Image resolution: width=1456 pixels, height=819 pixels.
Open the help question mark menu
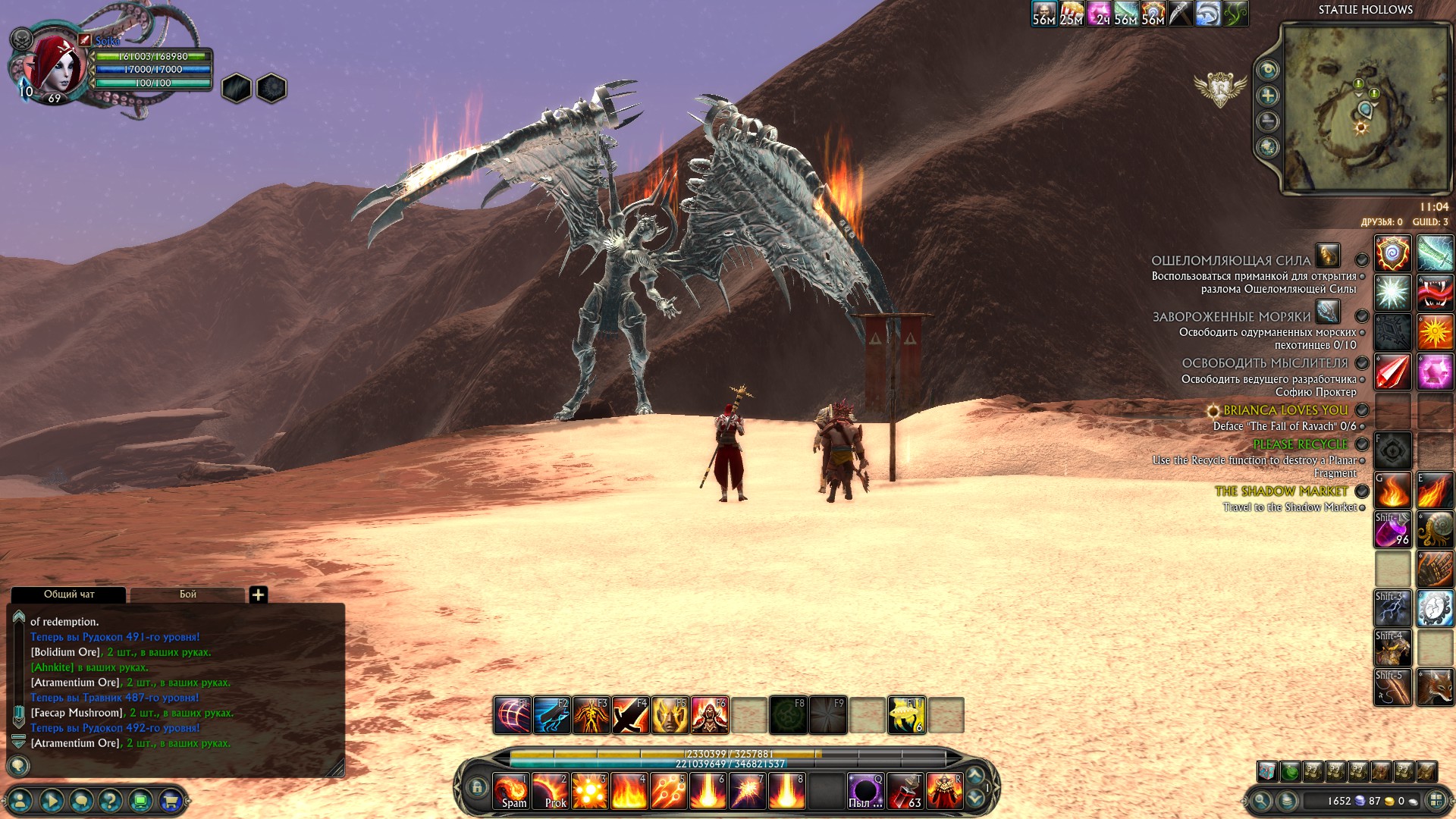[x=111, y=800]
